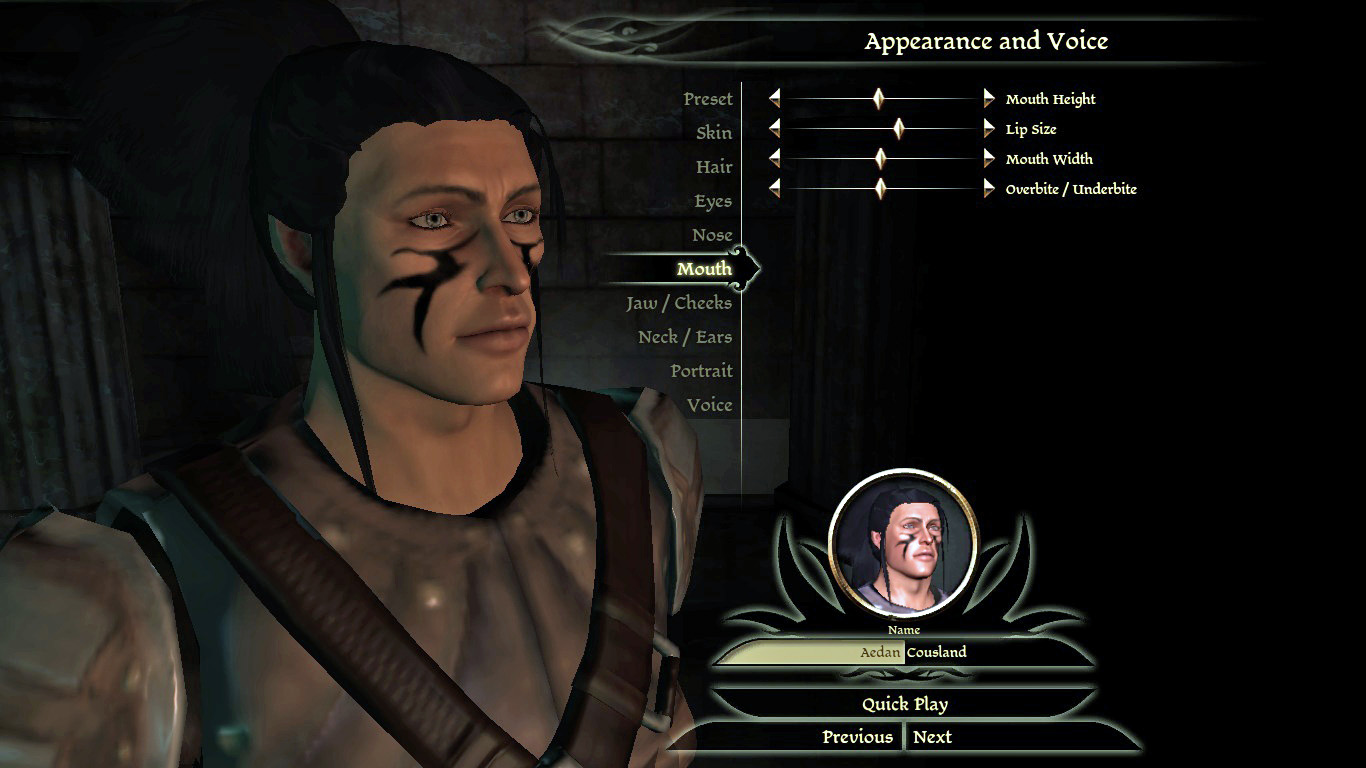
Task: Open the Portrait category
Action: tap(701, 371)
